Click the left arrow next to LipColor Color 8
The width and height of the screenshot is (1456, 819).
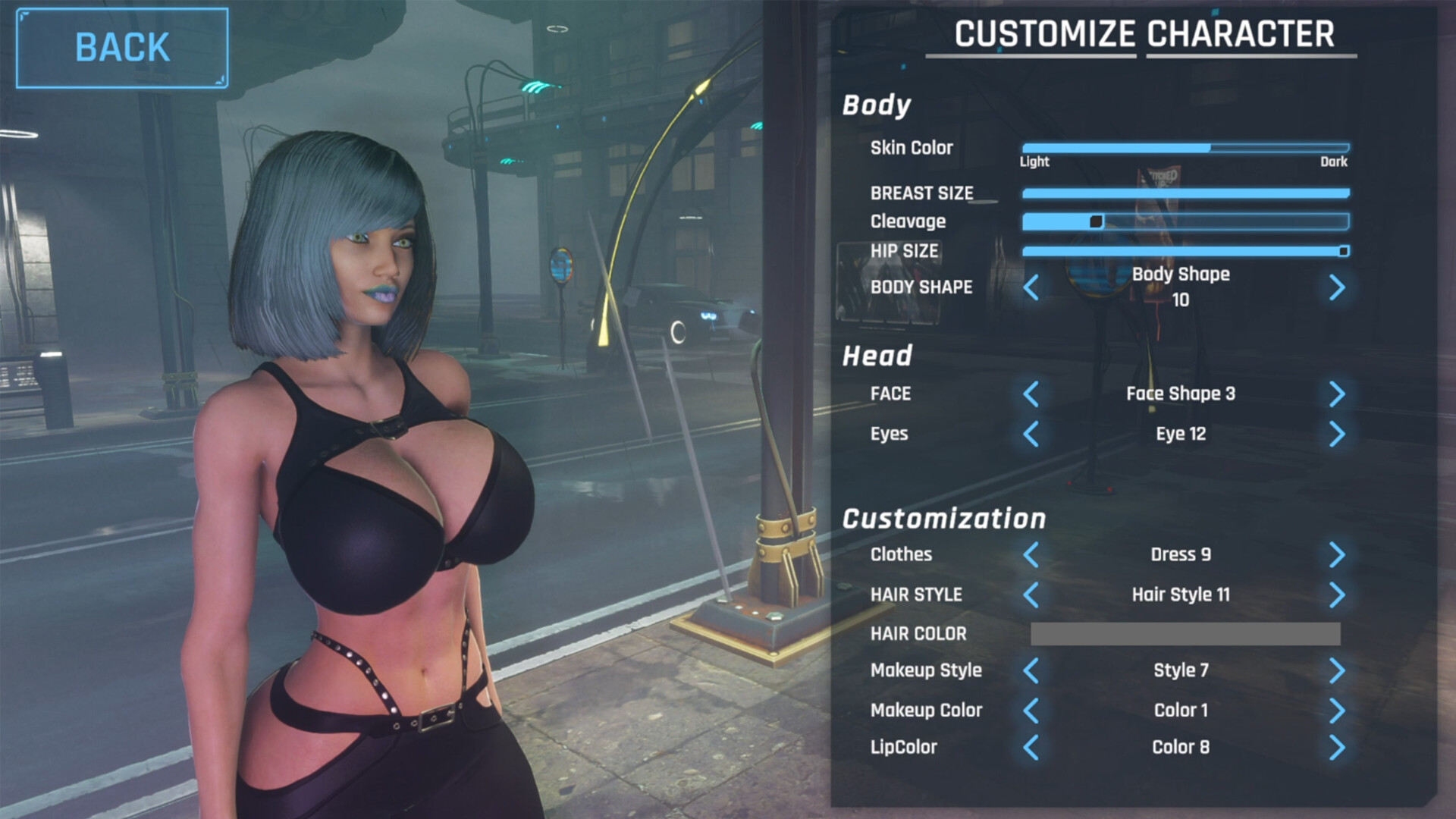click(1030, 748)
